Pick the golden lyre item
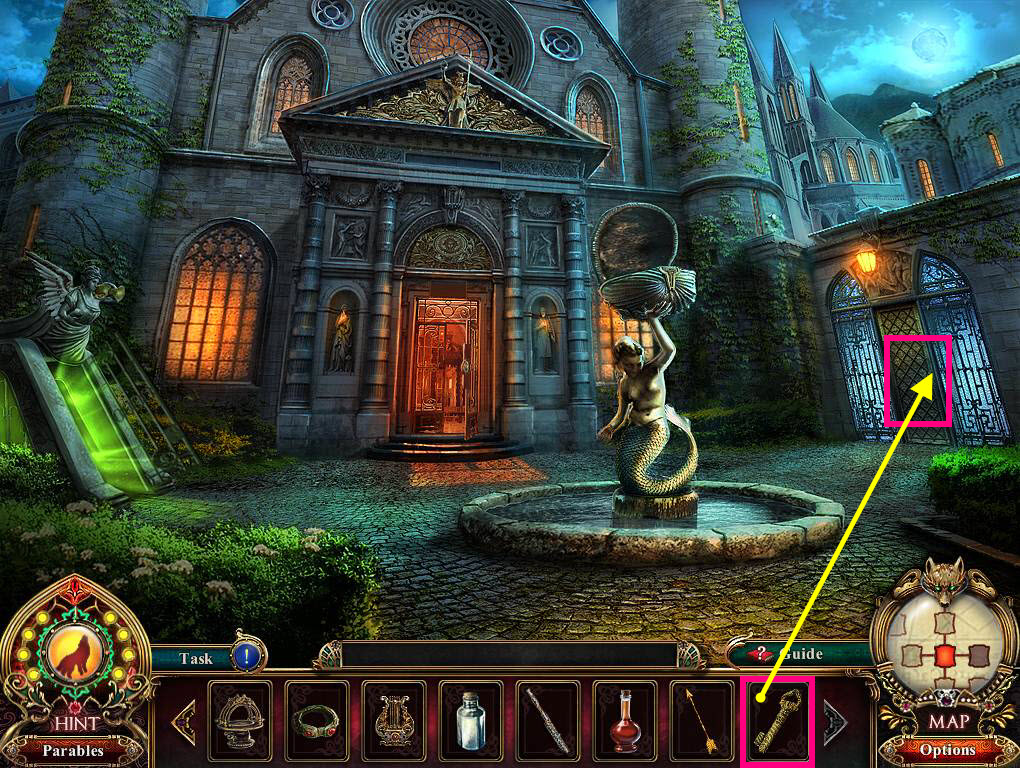1020x768 pixels. point(394,720)
